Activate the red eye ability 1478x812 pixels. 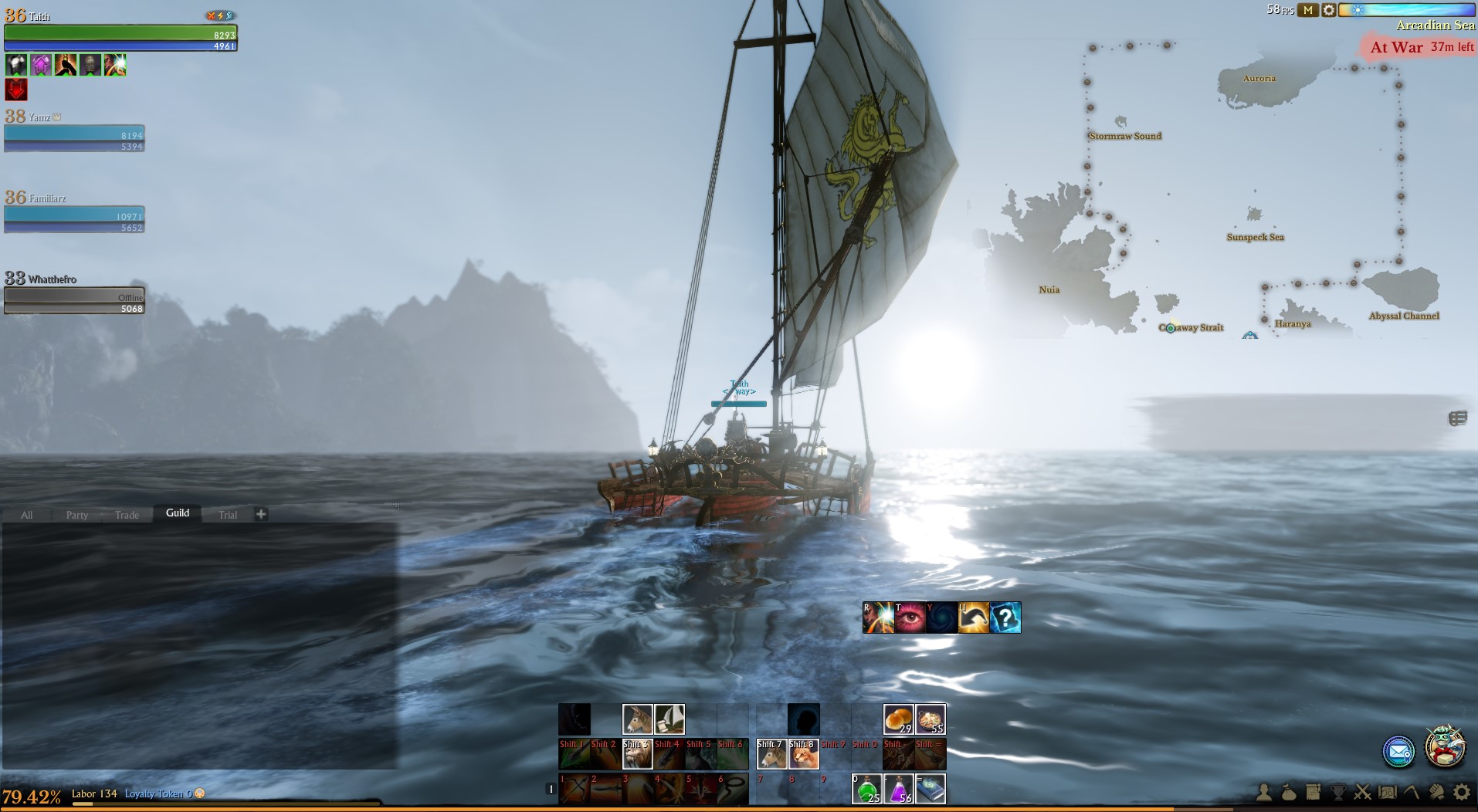[x=910, y=617]
